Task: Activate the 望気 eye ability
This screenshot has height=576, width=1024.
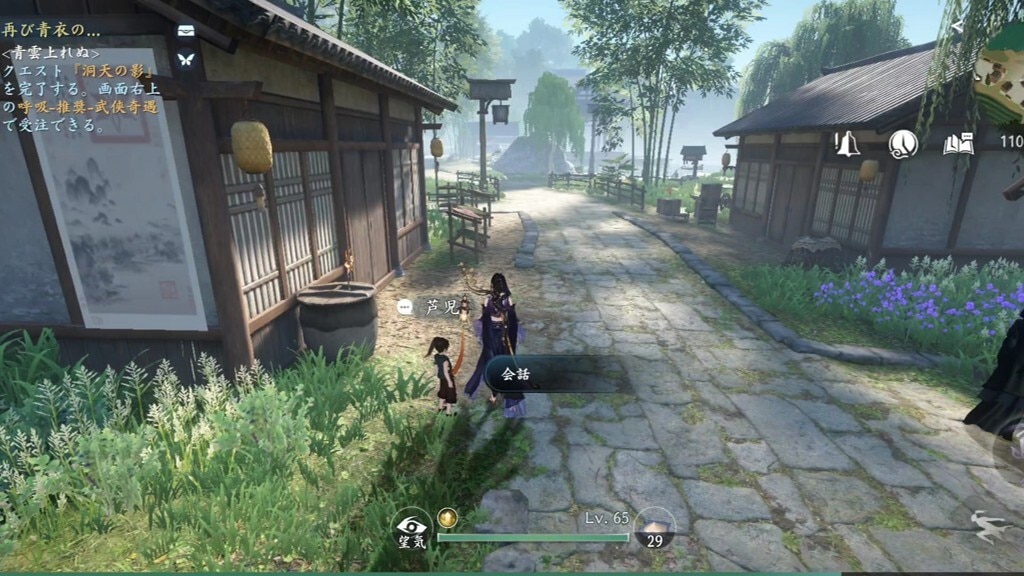Action: click(x=412, y=530)
